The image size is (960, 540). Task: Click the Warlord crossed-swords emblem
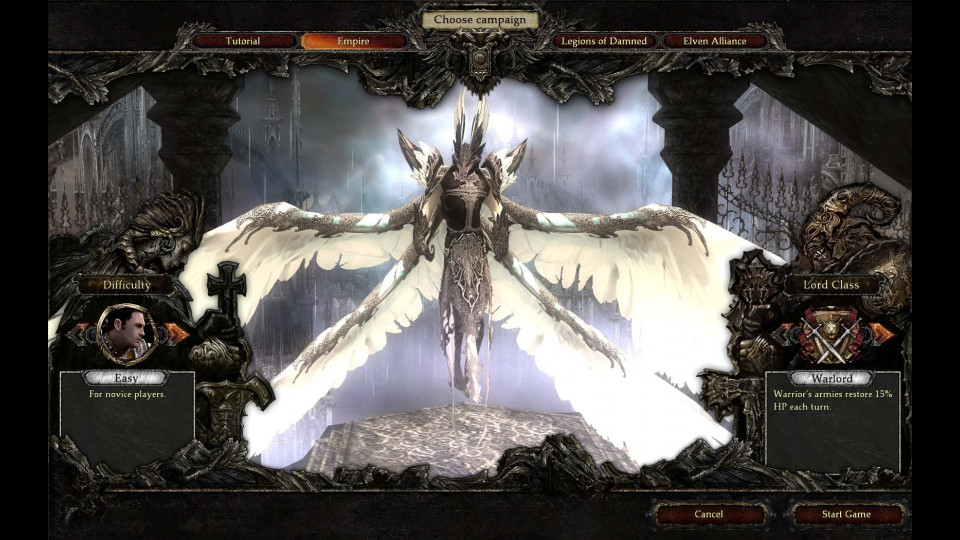(x=829, y=335)
